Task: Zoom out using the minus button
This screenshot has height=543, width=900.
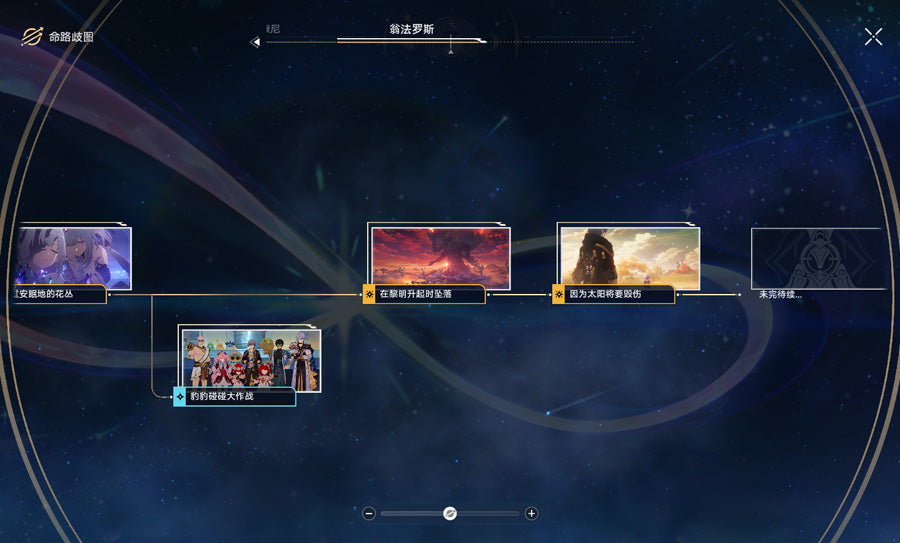Action: [x=369, y=513]
